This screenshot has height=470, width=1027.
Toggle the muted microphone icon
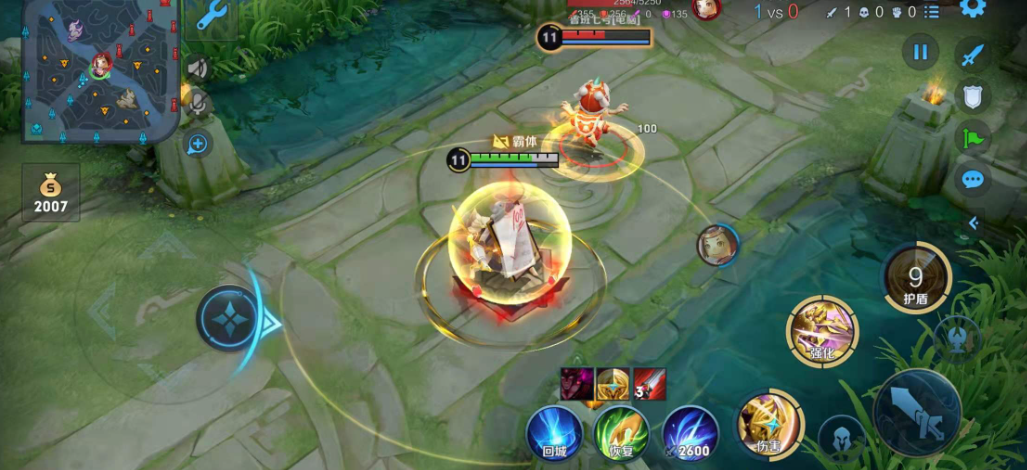click(x=197, y=102)
